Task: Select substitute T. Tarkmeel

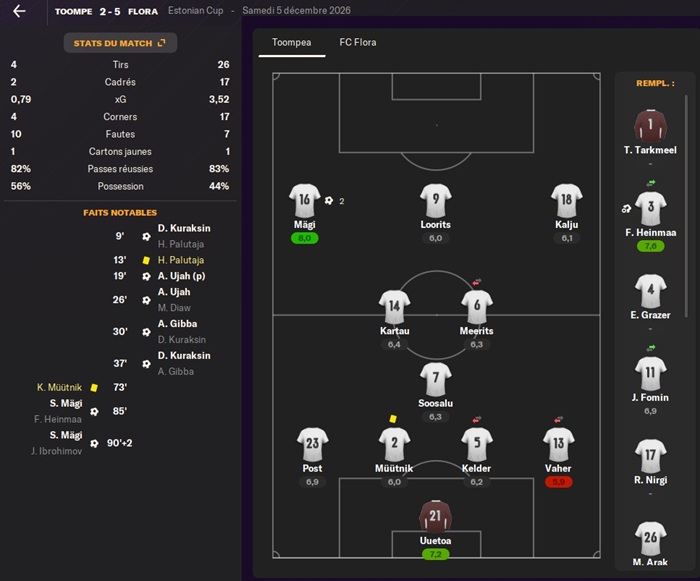Action: (650, 126)
